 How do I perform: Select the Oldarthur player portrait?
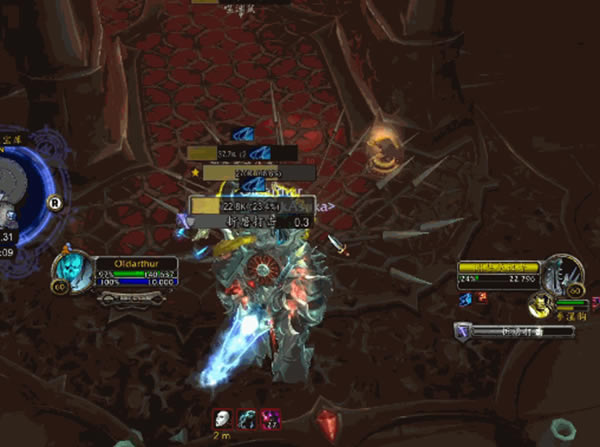click(x=75, y=273)
